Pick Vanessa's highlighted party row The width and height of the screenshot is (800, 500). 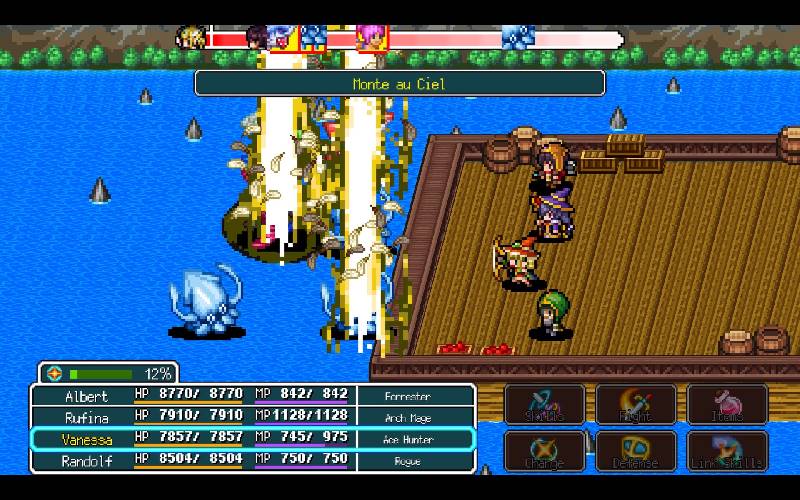(x=252, y=439)
